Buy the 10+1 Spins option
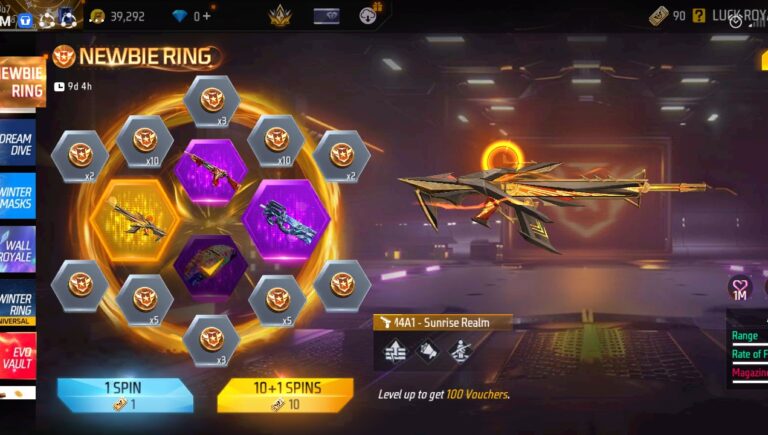The height and width of the screenshot is (435, 768). pyautogui.click(x=285, y=394)
